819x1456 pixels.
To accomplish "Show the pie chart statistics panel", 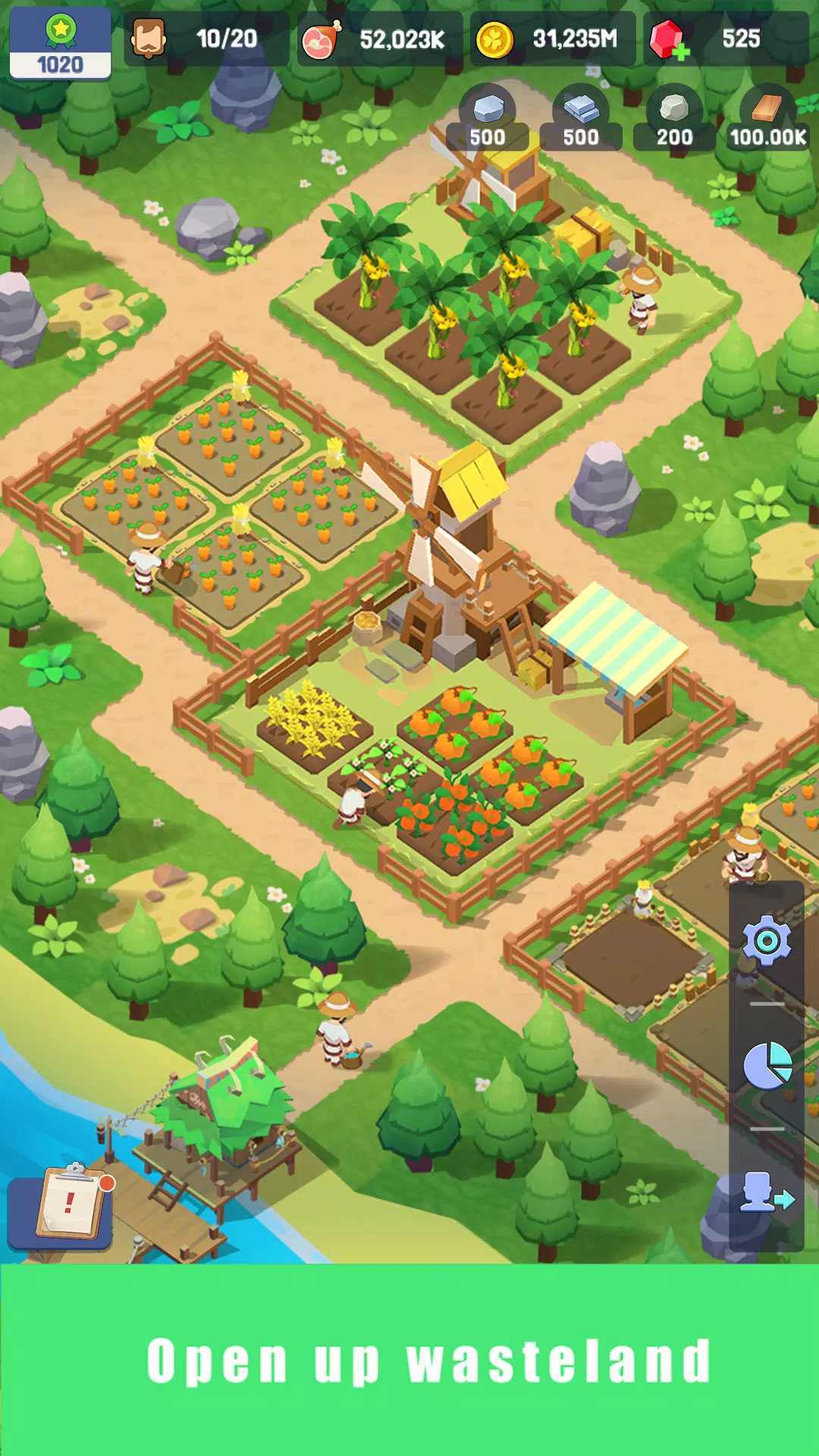I will click(x=767, y=1065).
